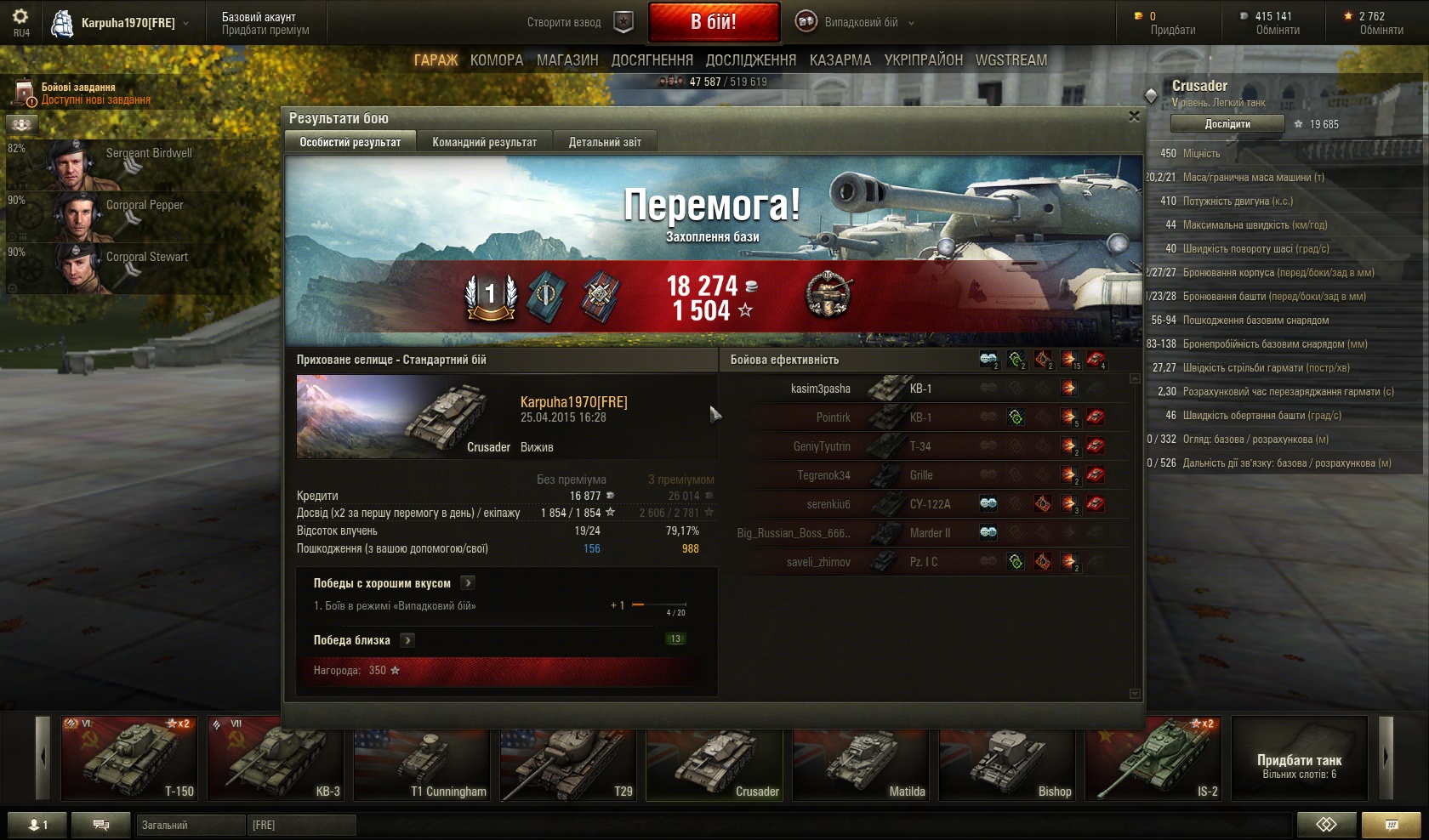
Task: Open Бойові завдання battle missions
Action: click(78, 93)
